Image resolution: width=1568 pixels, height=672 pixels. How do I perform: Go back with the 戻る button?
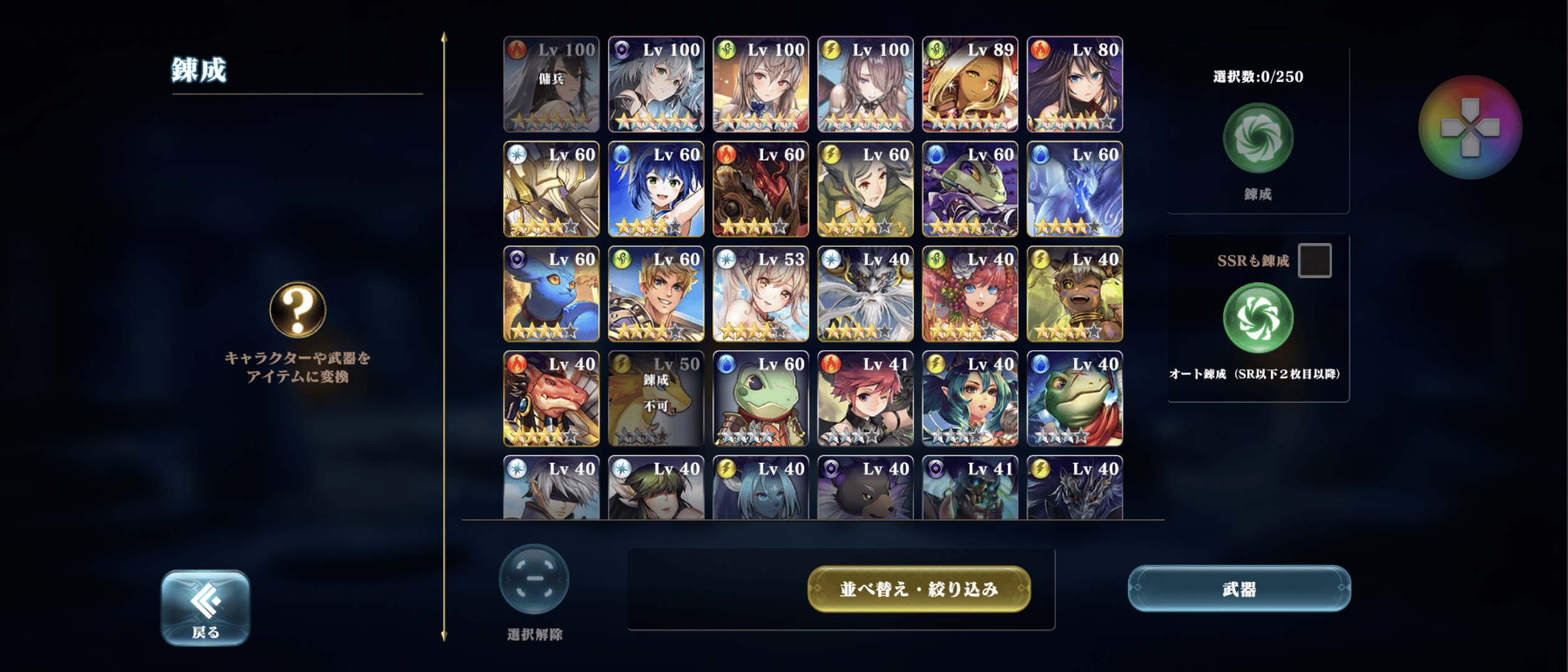(205, 607)
